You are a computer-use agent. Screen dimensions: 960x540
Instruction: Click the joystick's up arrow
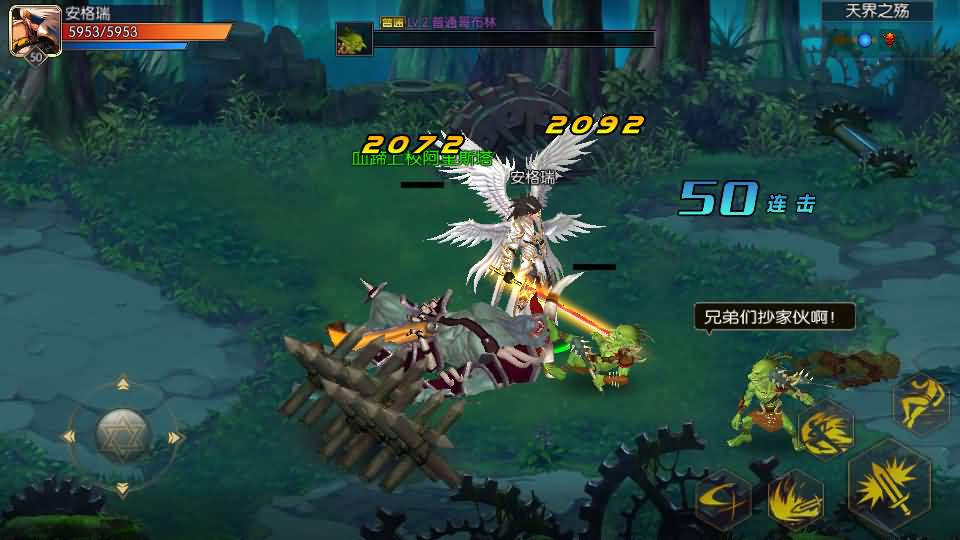coord(123,384)
